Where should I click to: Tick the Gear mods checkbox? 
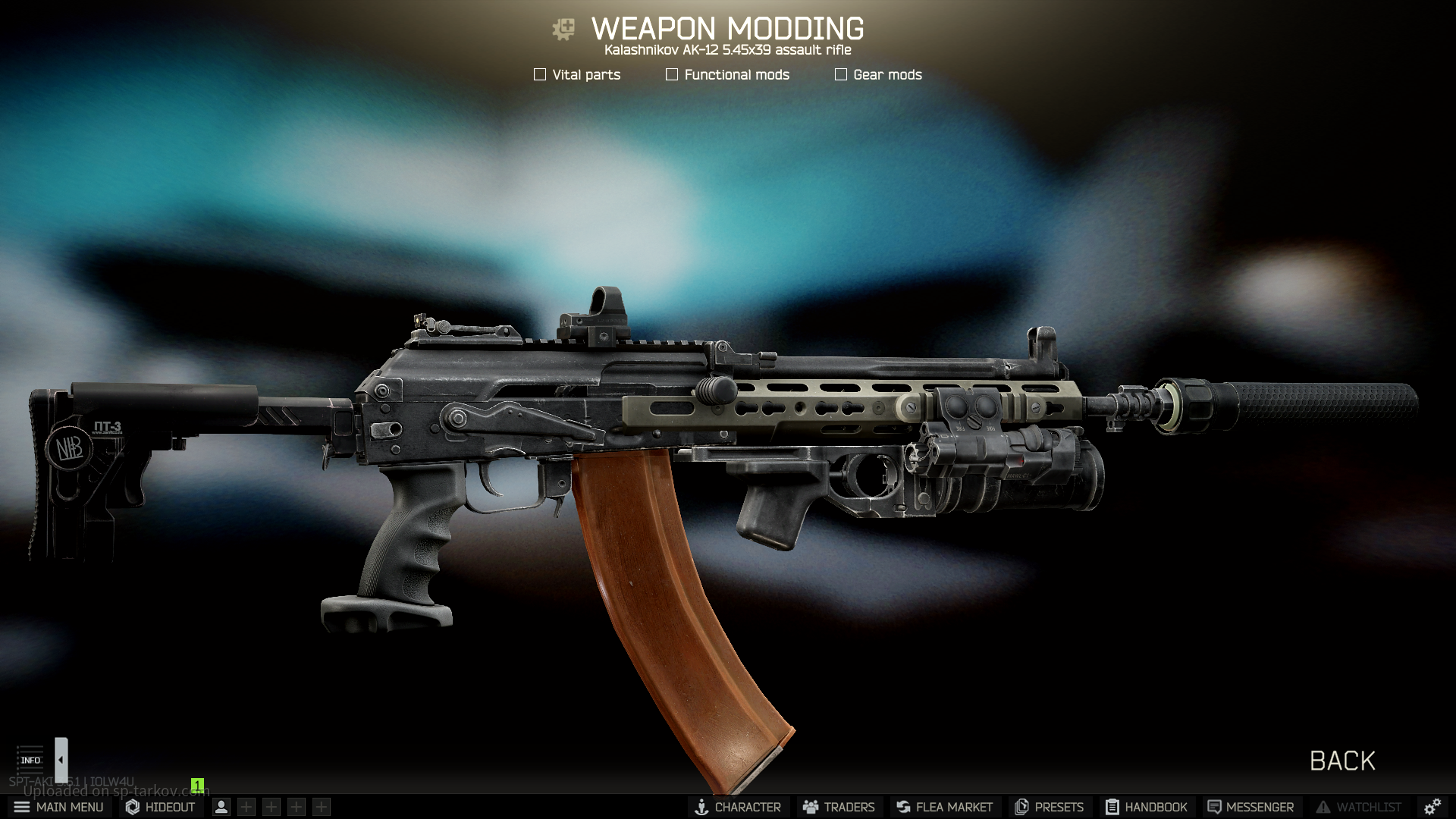(841, 74)
